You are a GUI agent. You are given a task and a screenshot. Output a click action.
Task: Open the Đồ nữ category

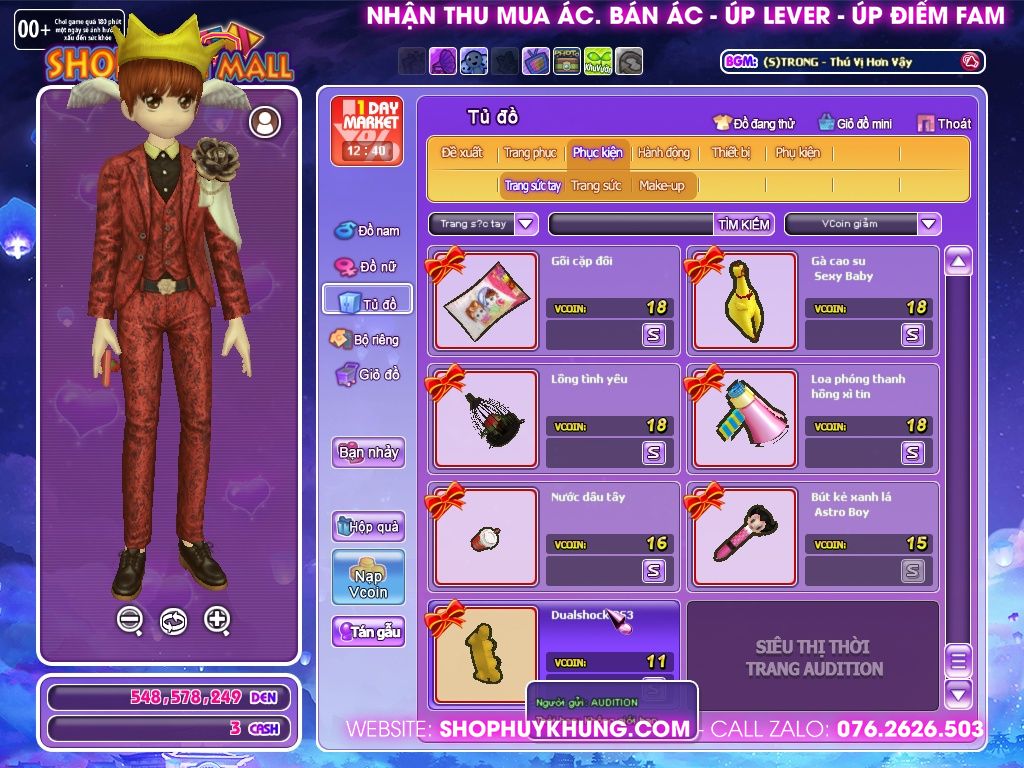coord(367,266)
